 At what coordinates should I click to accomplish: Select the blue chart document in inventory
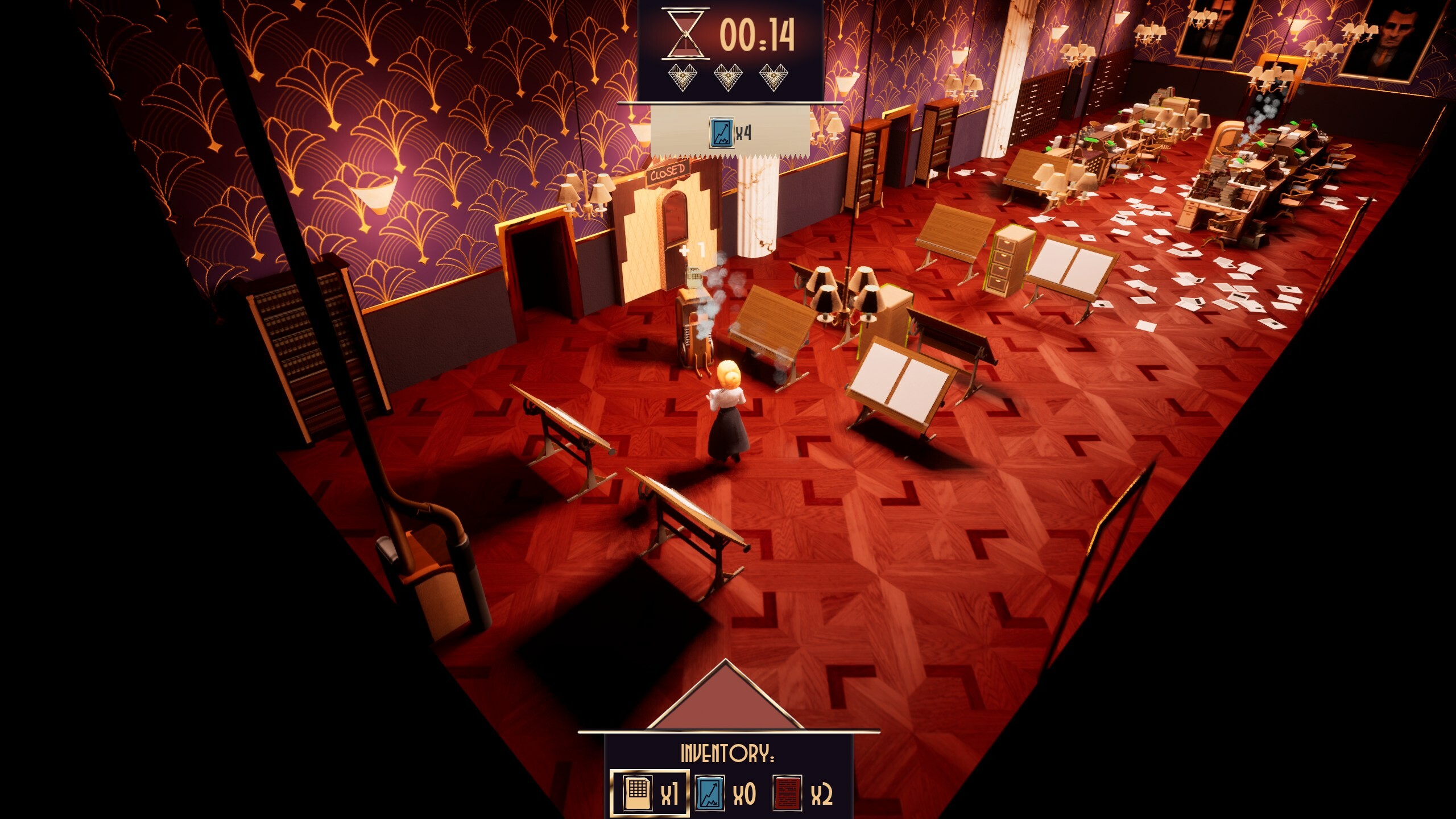(710, 795)
